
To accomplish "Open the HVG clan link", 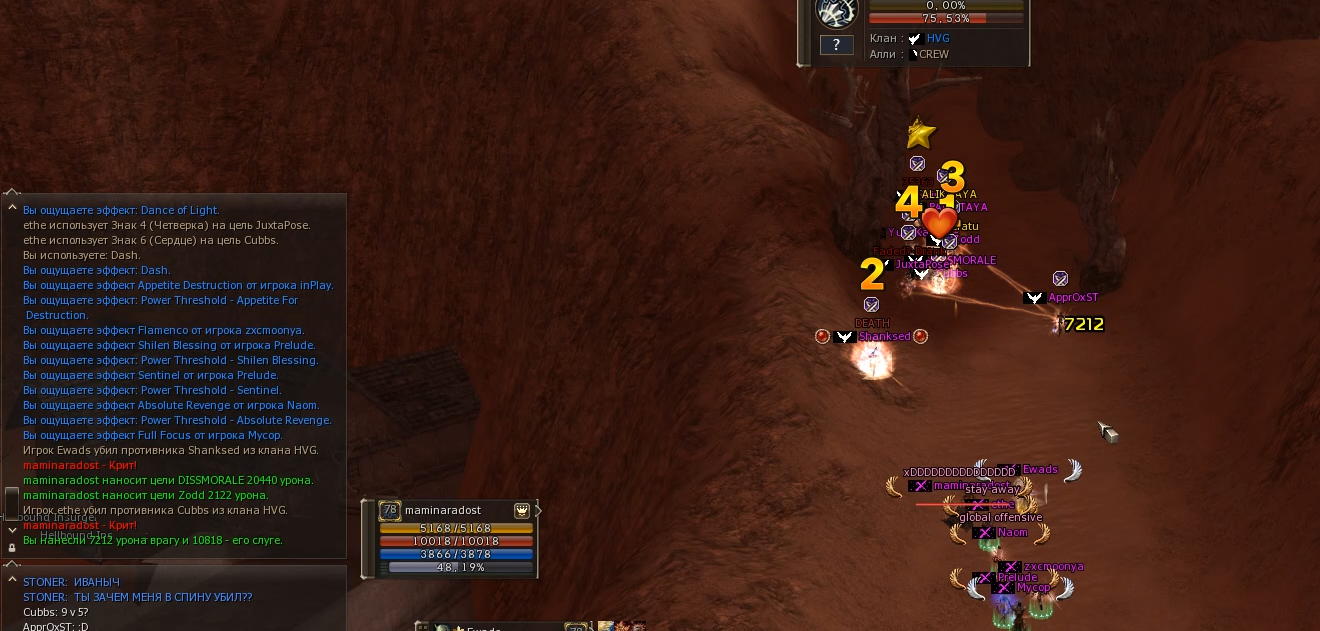I will coord(938,39).
